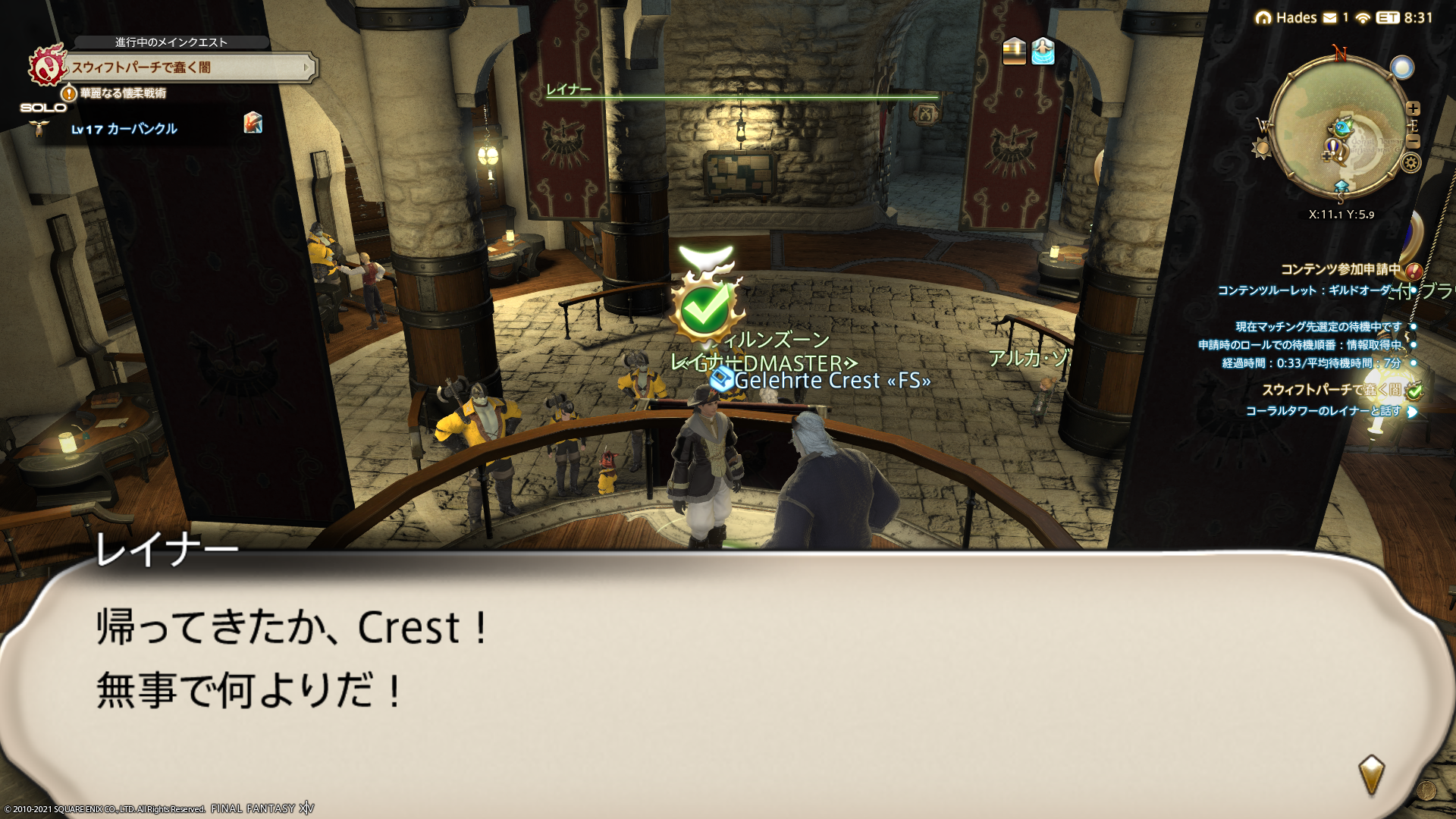This screenshot has width=1456, height=819.
Task: Toggle the ET clock display
Action: coord(1388,17)
